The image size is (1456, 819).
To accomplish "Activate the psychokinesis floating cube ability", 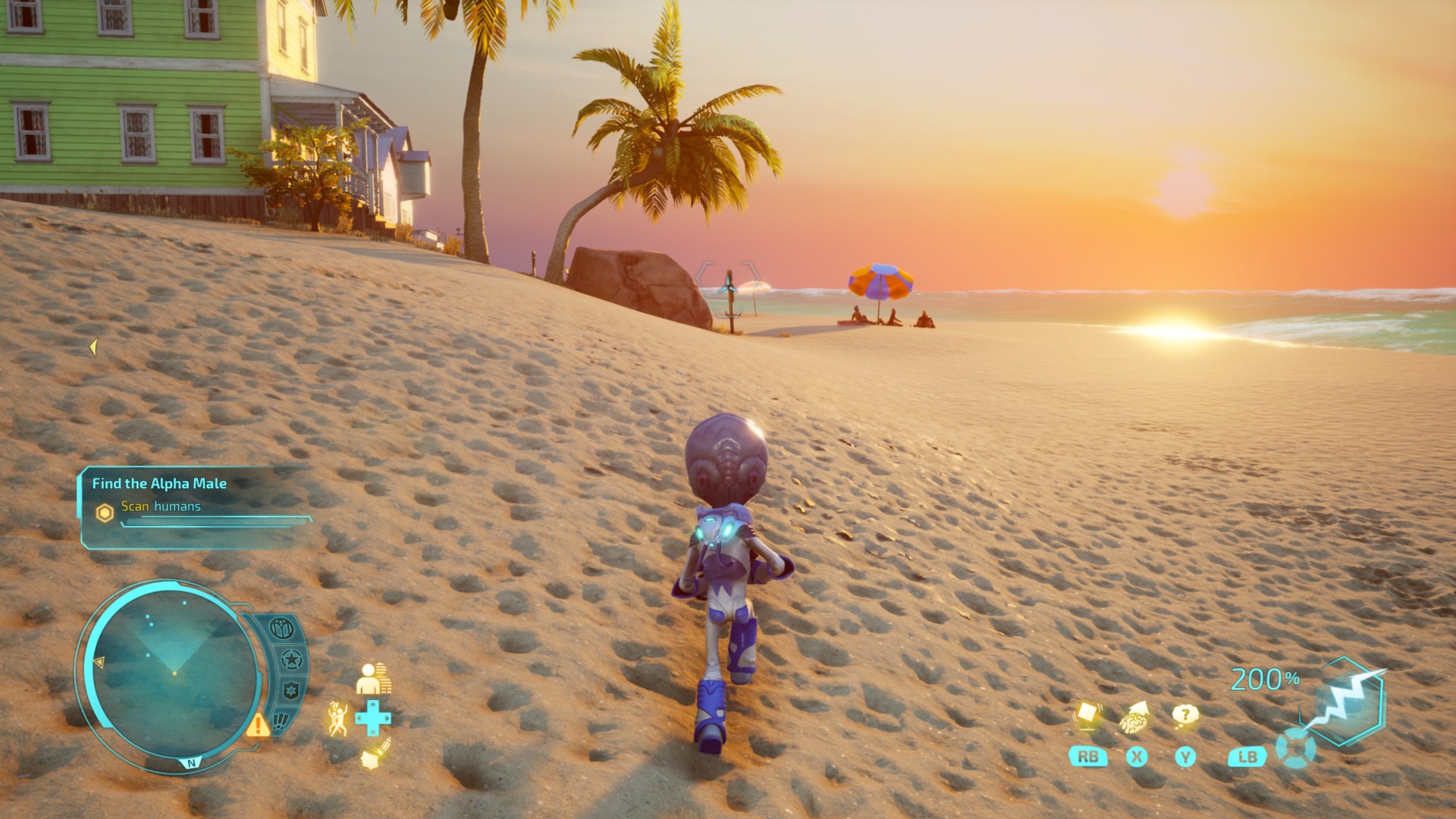I will click(x=1087, y=714).
